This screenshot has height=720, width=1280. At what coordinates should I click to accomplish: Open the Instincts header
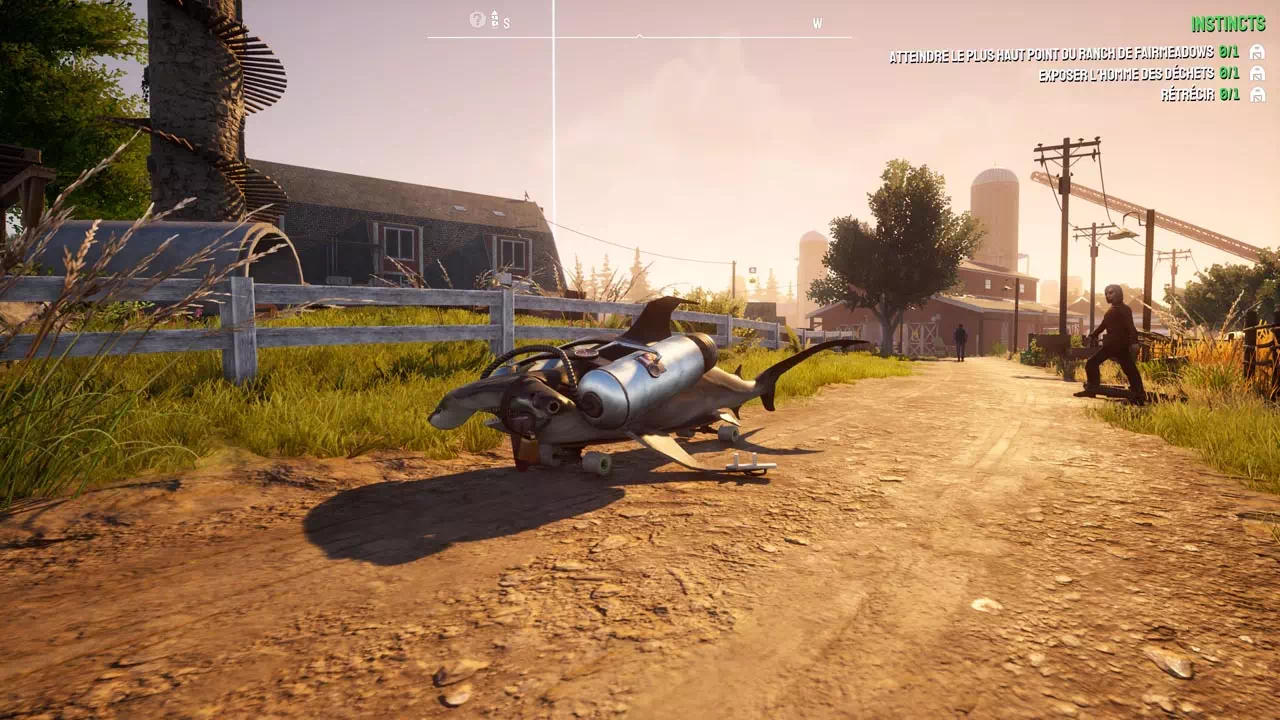coord(1228,24)
